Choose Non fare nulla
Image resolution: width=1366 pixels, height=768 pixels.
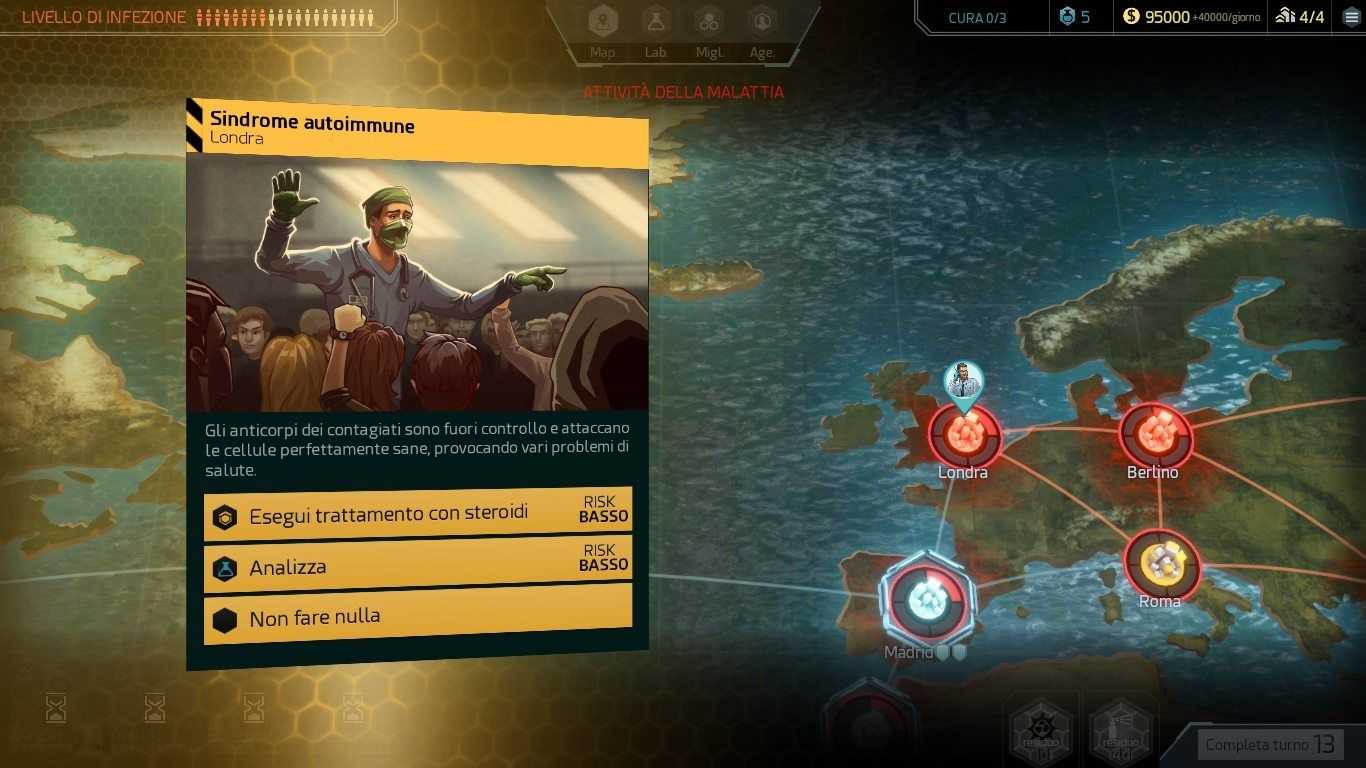418,619
